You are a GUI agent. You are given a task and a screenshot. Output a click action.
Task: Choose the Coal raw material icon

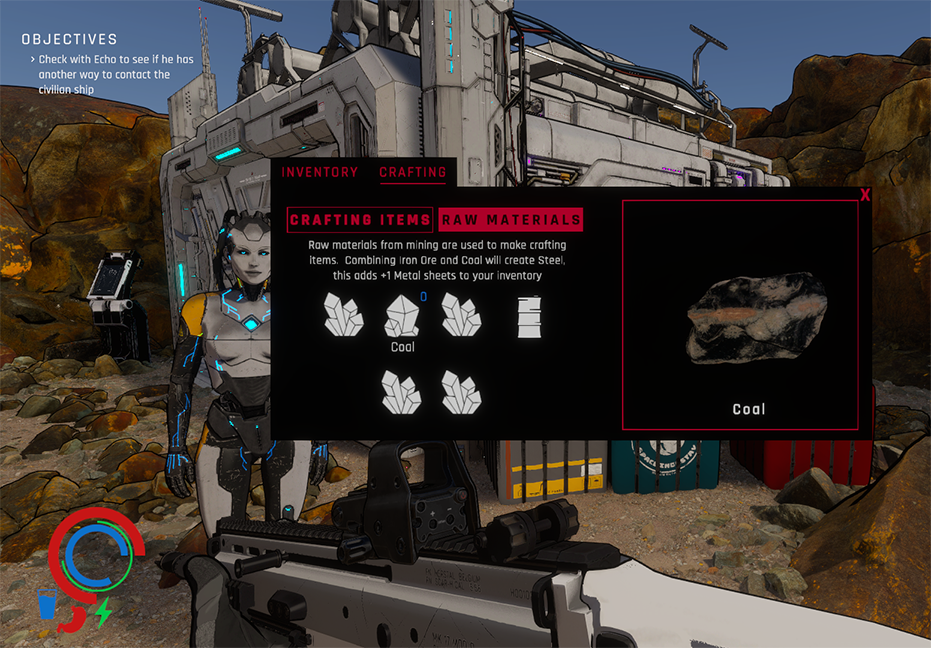tap(402, 315)
